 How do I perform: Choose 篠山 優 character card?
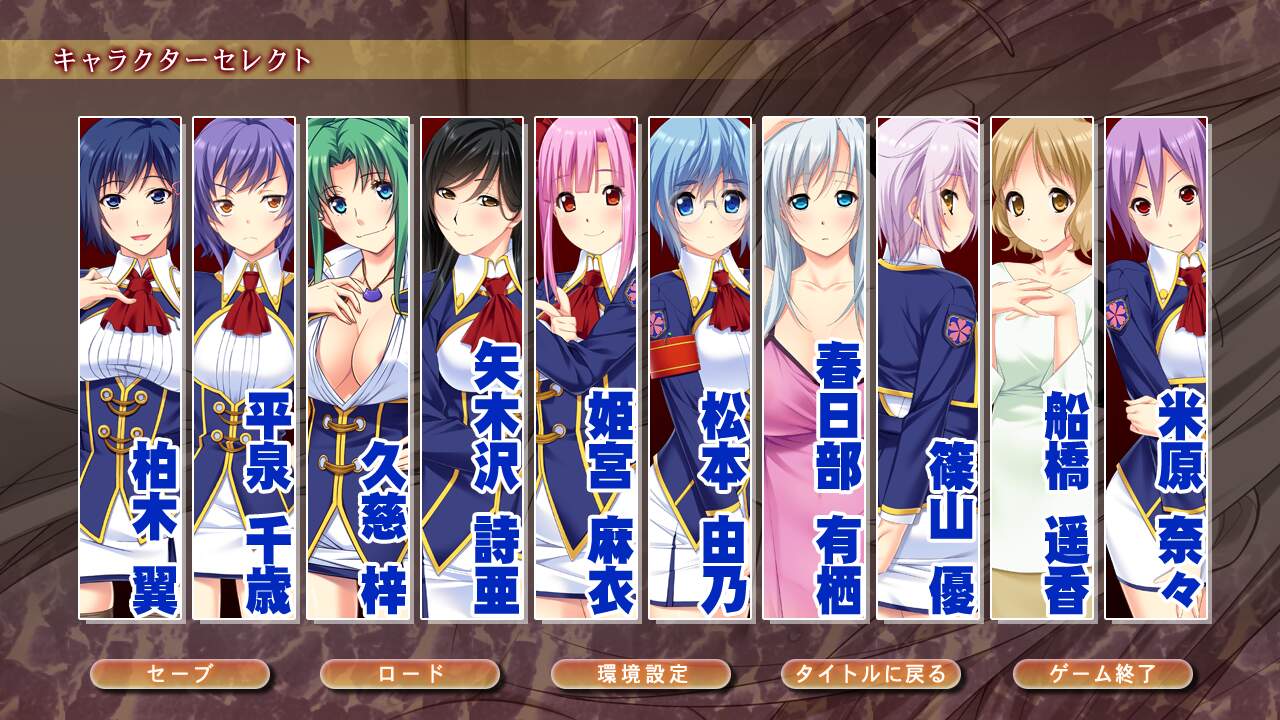coord(928,368)
